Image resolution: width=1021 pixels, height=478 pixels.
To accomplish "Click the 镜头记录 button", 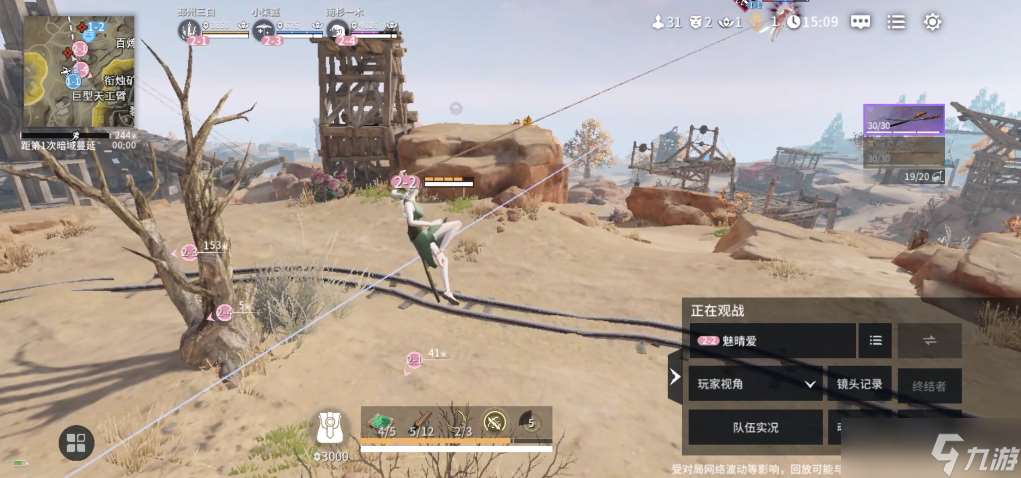I will [859, 383].
